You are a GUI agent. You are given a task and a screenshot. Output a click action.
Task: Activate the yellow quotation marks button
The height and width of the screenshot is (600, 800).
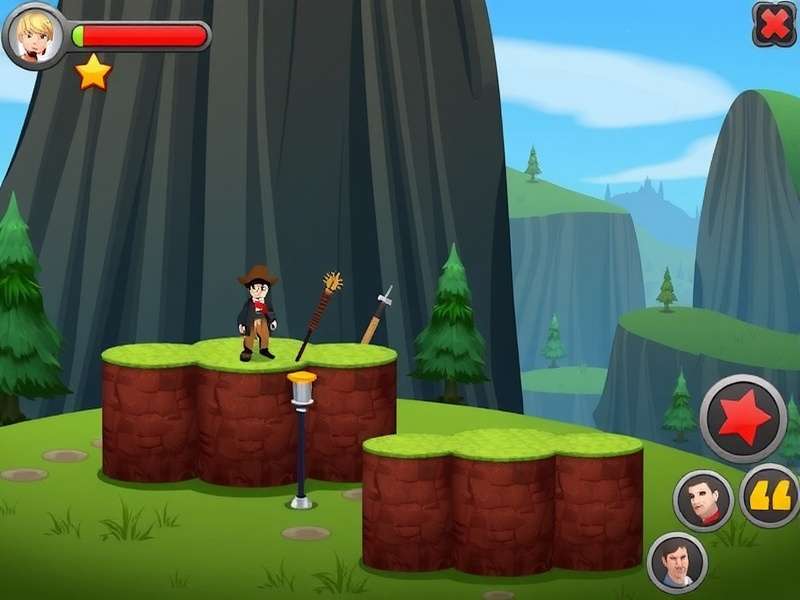click(771, 494)
